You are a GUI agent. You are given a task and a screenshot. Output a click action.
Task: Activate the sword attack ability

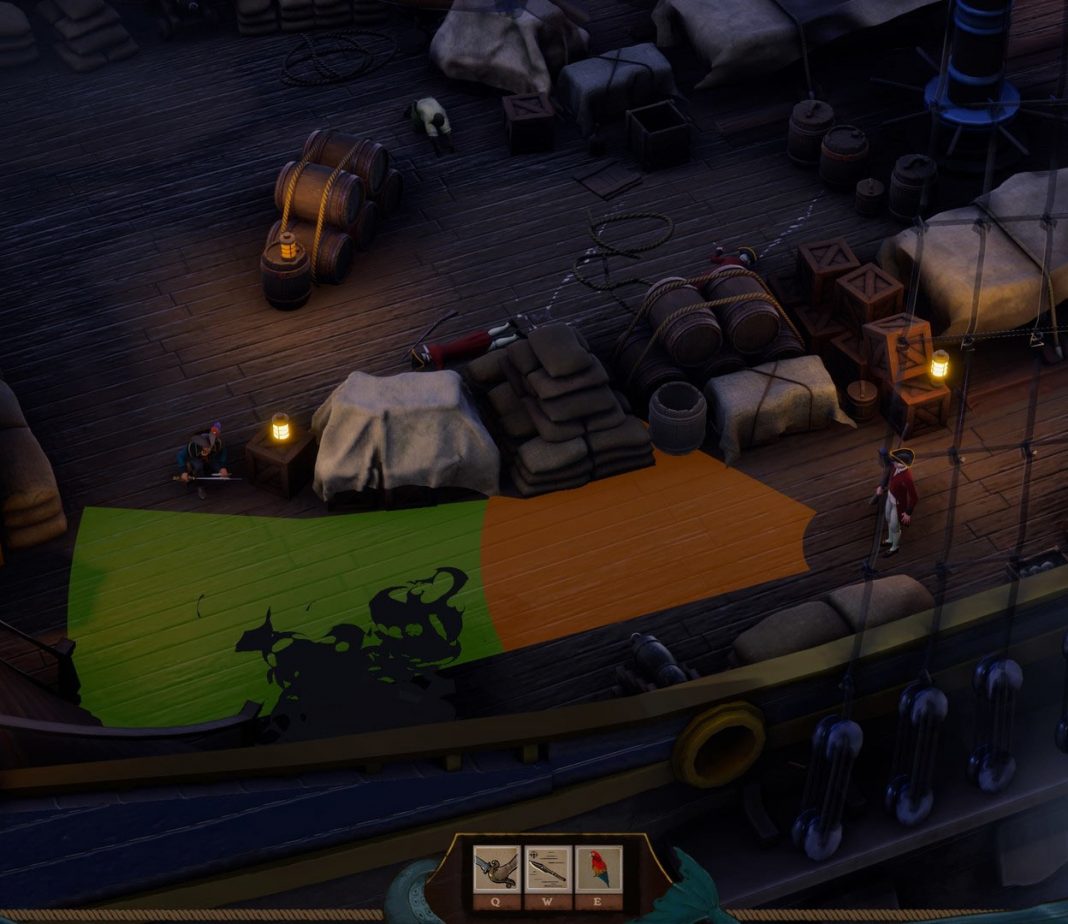click(496, 868)
